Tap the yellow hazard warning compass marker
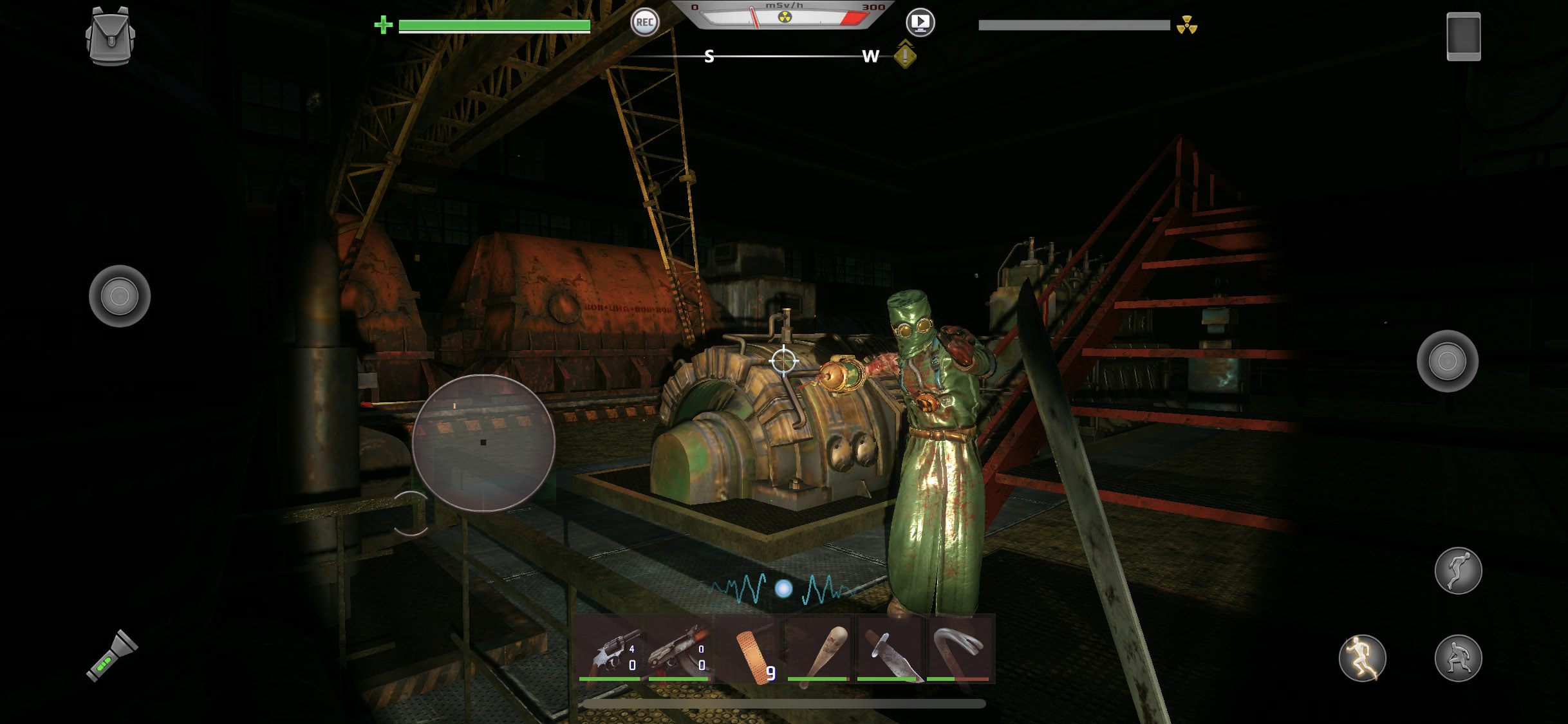This screenshot has width=1568, height=724. (x=905, y=55)
